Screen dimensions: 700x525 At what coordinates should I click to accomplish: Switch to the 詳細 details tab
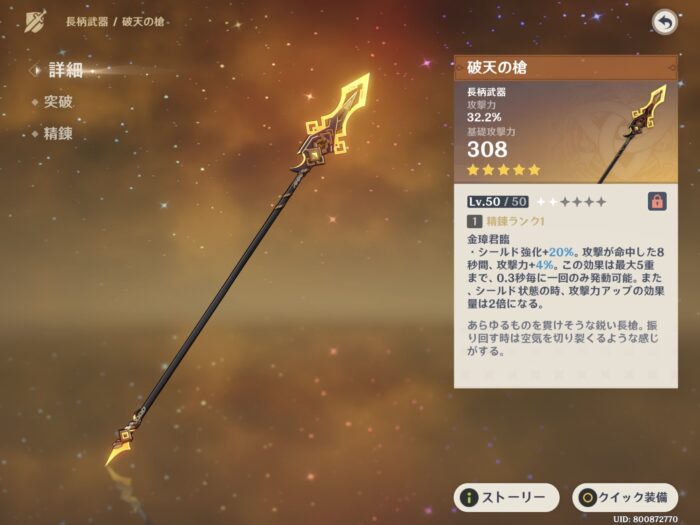tap(66, 71)
